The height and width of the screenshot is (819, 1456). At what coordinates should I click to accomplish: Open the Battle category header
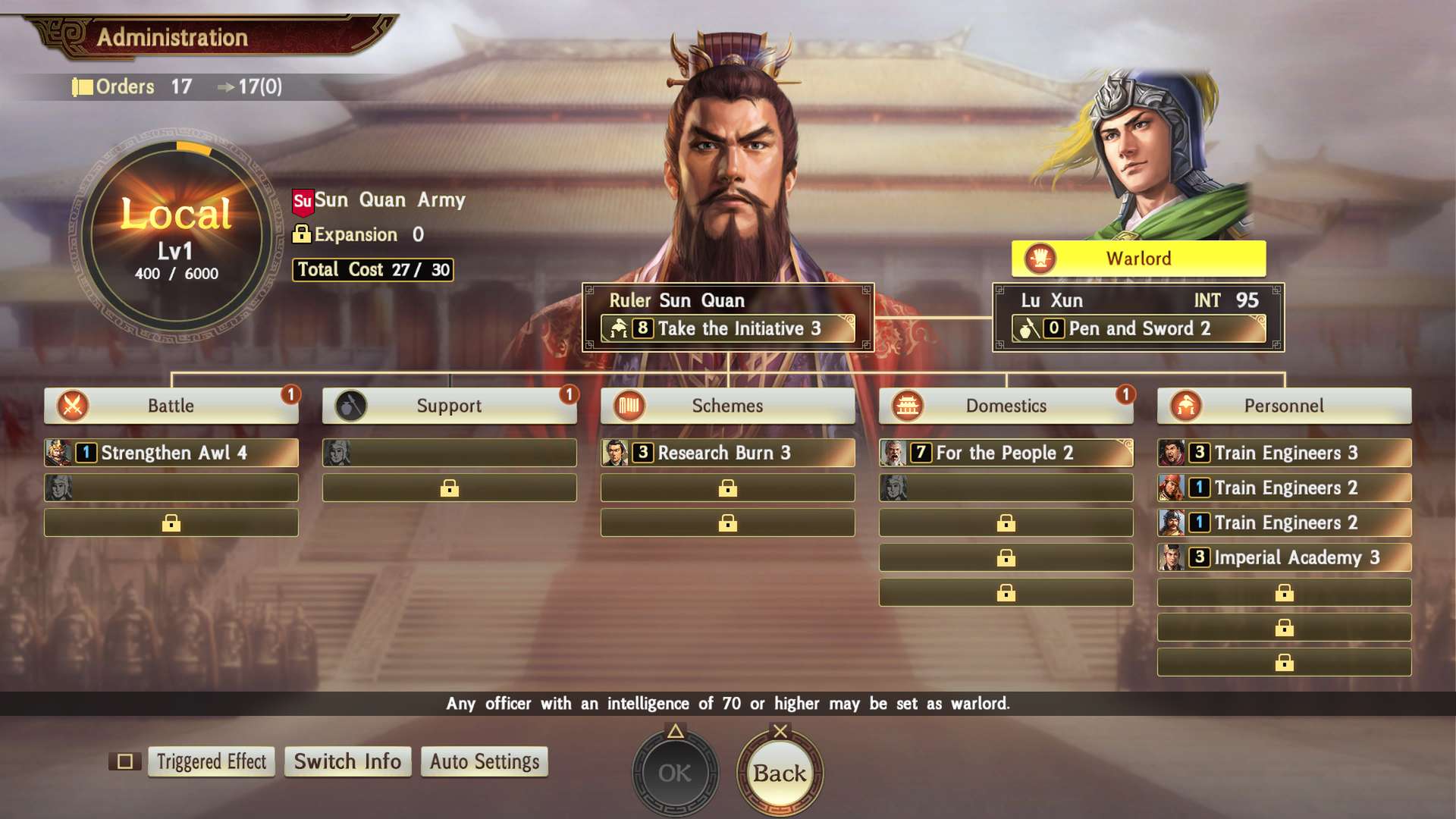(171, 406)
